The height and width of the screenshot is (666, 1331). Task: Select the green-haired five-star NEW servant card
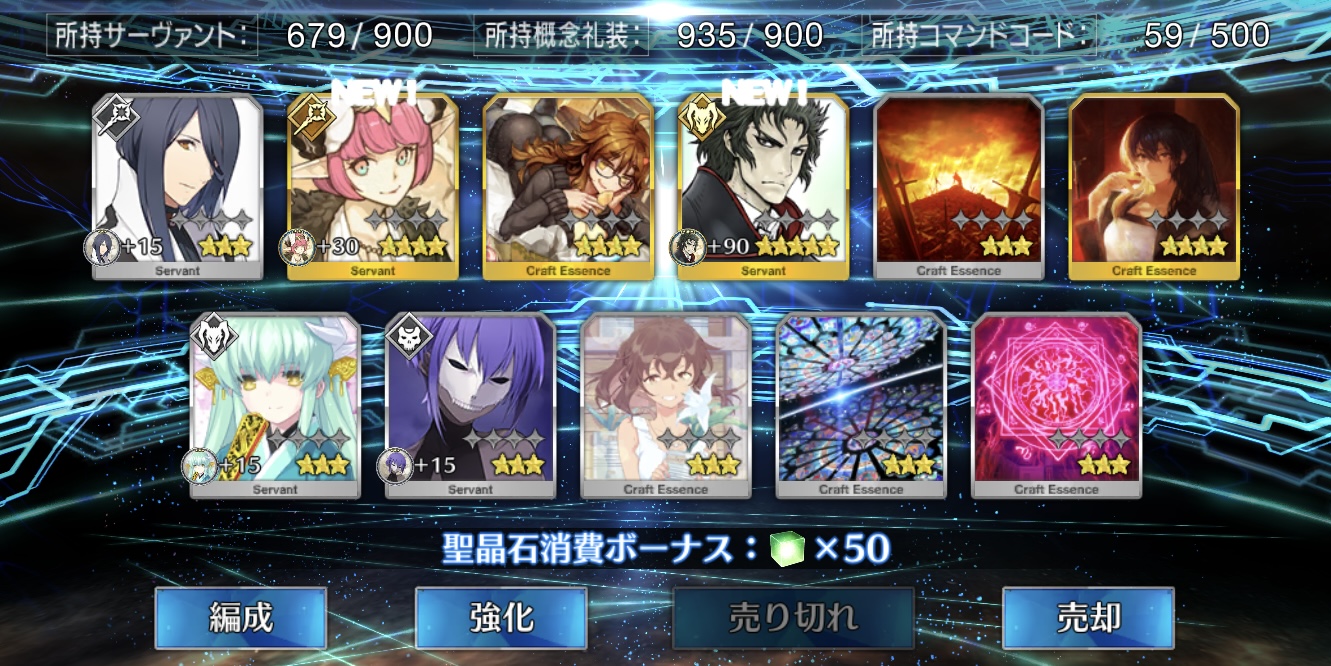tap(764, 185)
